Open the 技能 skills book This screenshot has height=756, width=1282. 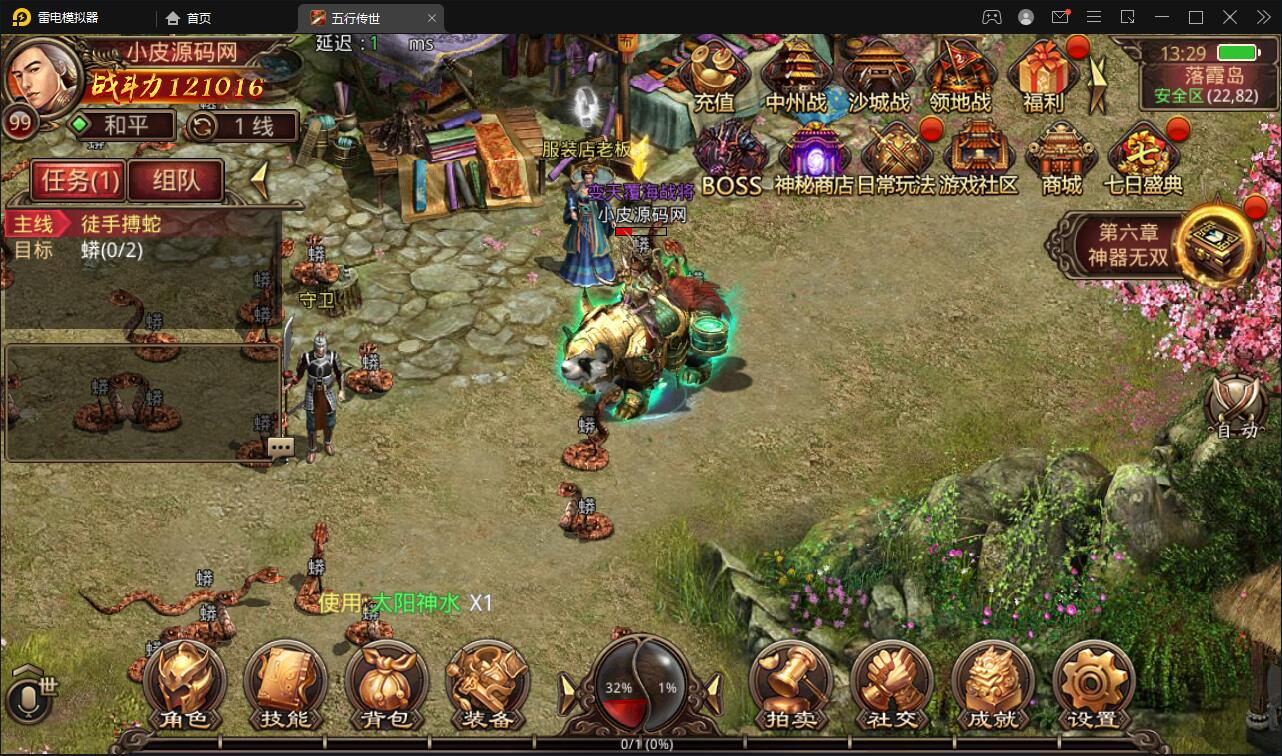pyautogui.click(x=285, y=686)
